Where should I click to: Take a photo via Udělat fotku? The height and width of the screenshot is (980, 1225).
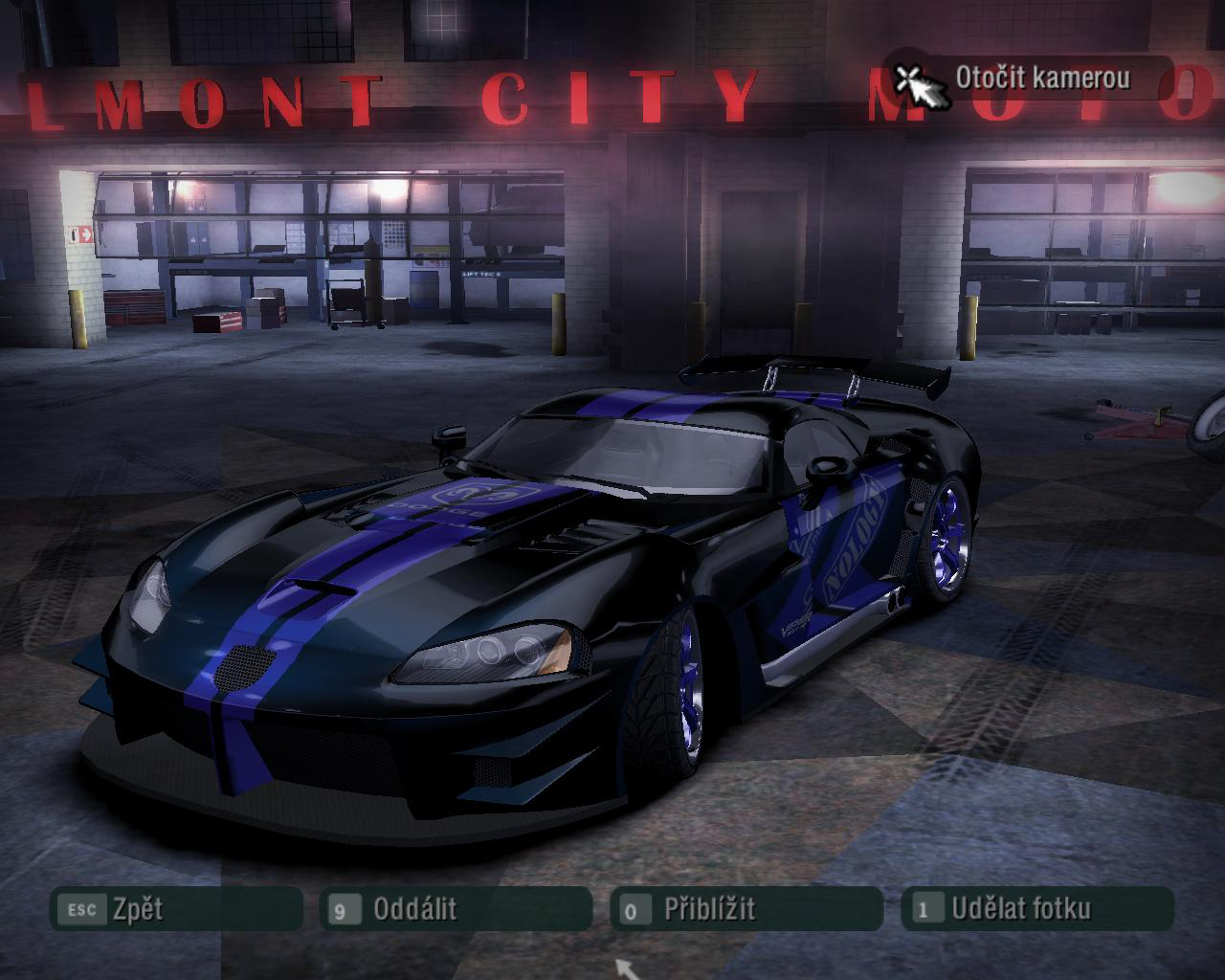pyautogui.click(x=1037, y=909)
